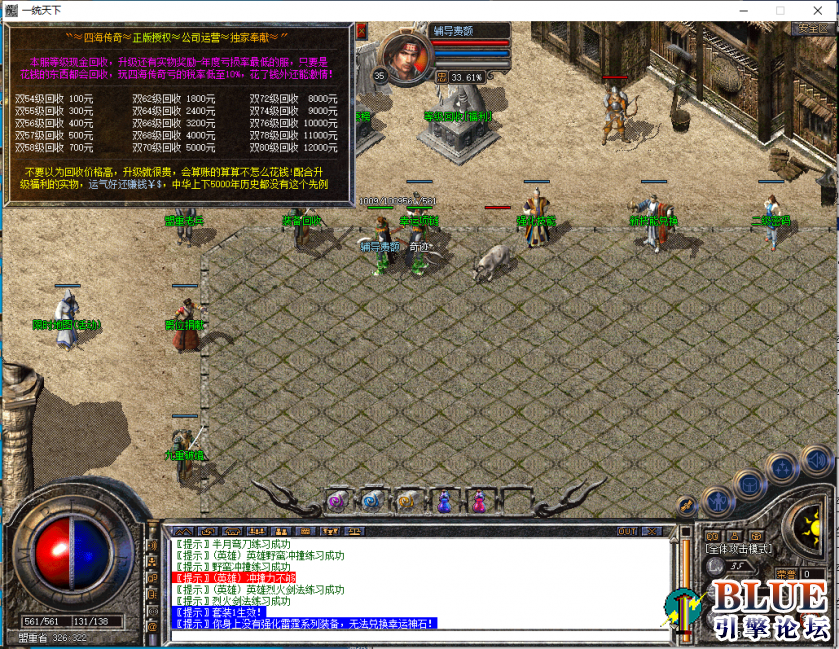Close the chat log with its X button
The height and width of the screenshot is (649, 839).
click(x=655, y=531)
